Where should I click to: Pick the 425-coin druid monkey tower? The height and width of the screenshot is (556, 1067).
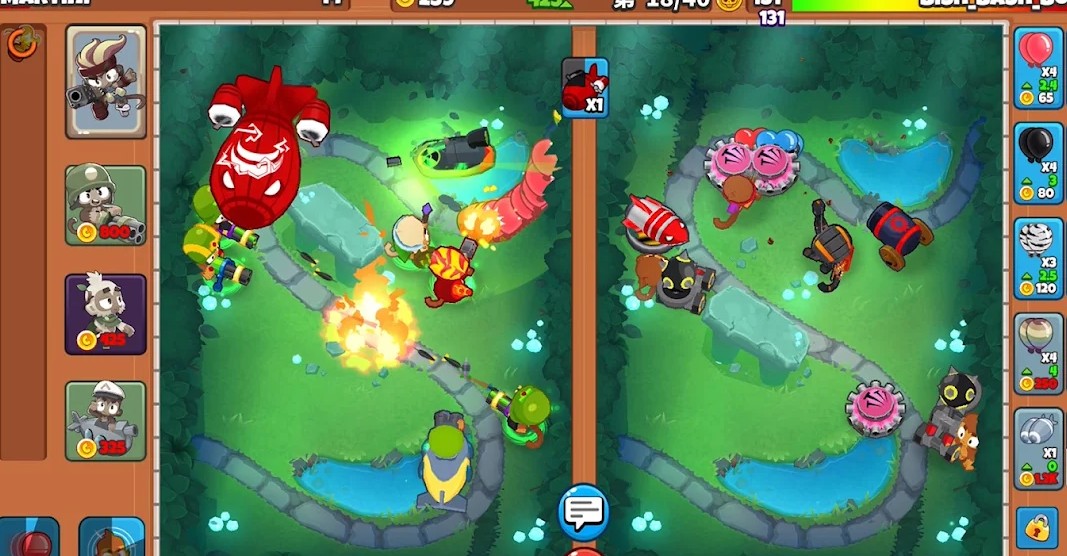[x=106, y=314]
